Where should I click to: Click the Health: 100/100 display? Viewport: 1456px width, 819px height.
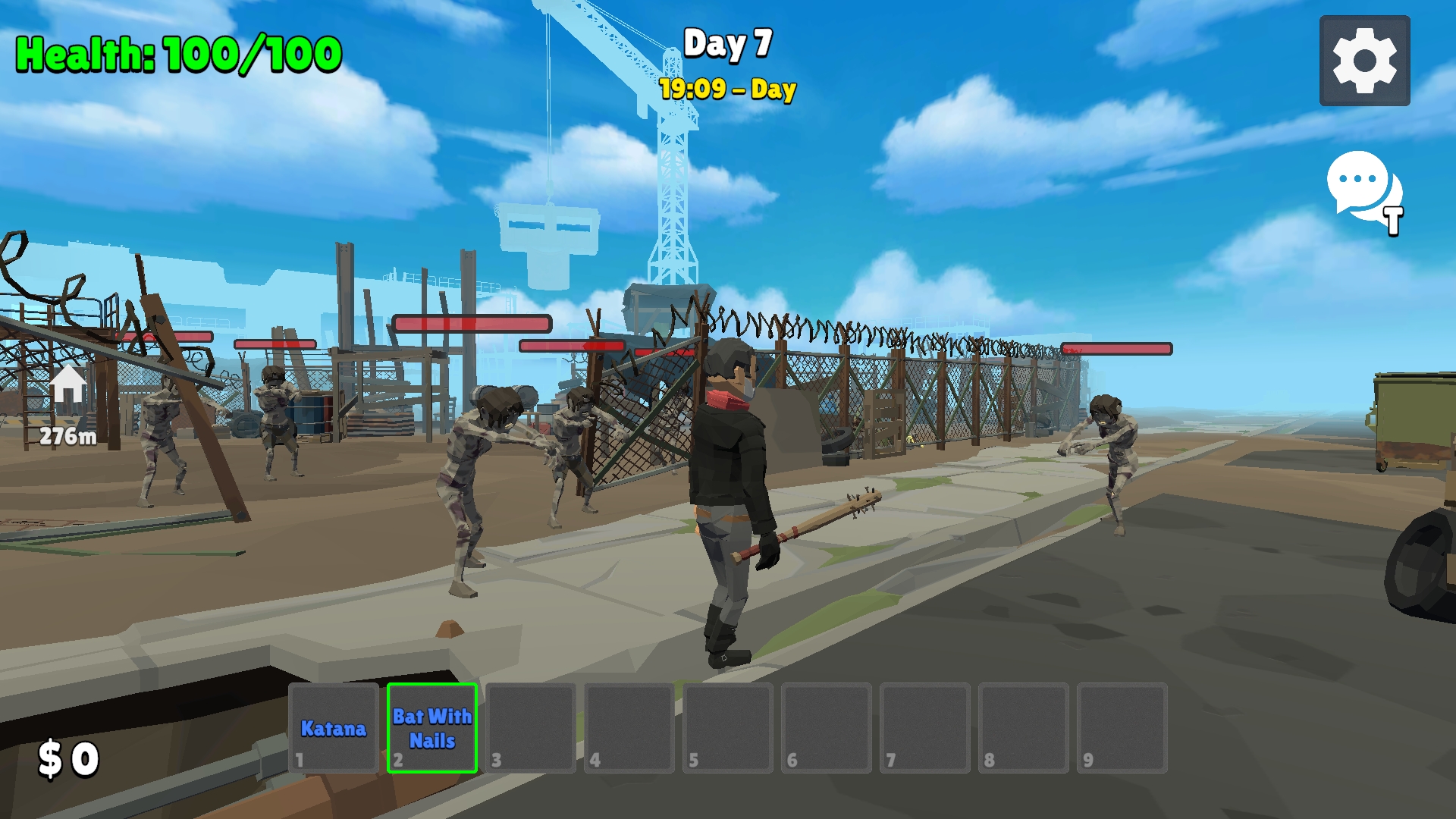click(176, 52)
